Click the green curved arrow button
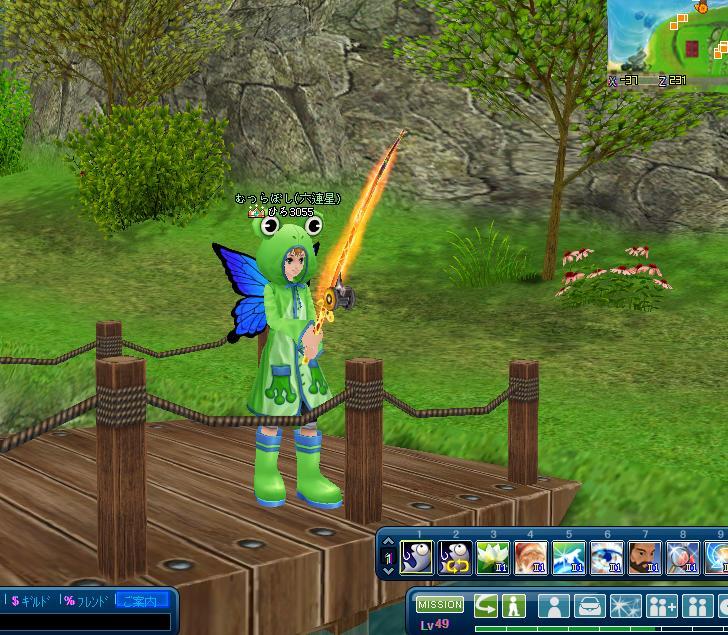This screenshot has width=728, height=635. click(x=486, y=605)
